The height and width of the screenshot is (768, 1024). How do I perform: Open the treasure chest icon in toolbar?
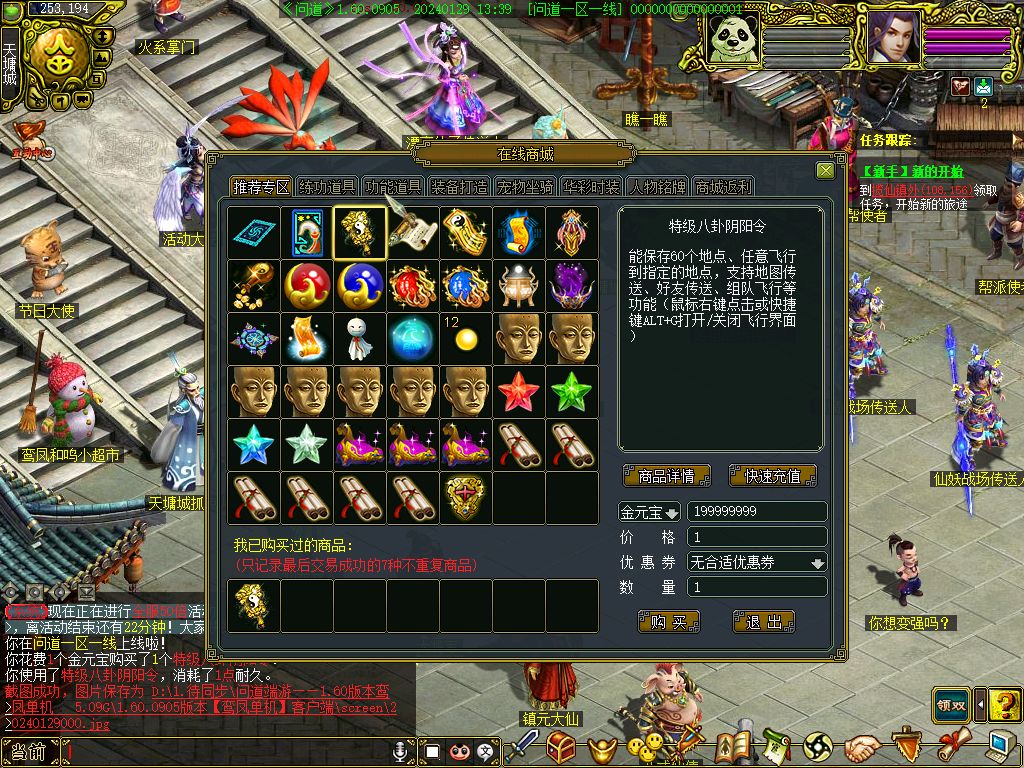[x=562, y=746]
